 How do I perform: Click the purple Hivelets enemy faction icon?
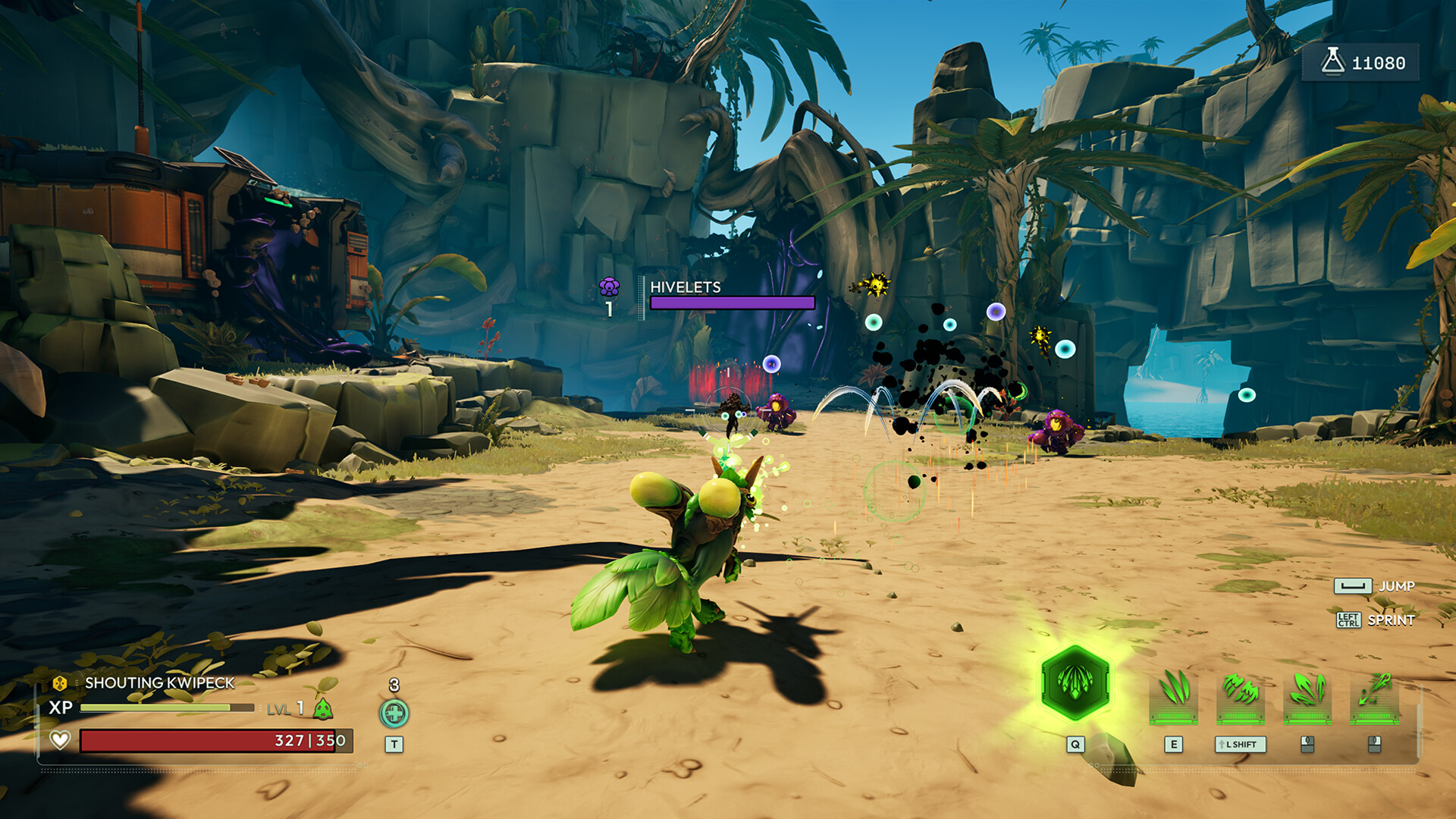[608, 287]
